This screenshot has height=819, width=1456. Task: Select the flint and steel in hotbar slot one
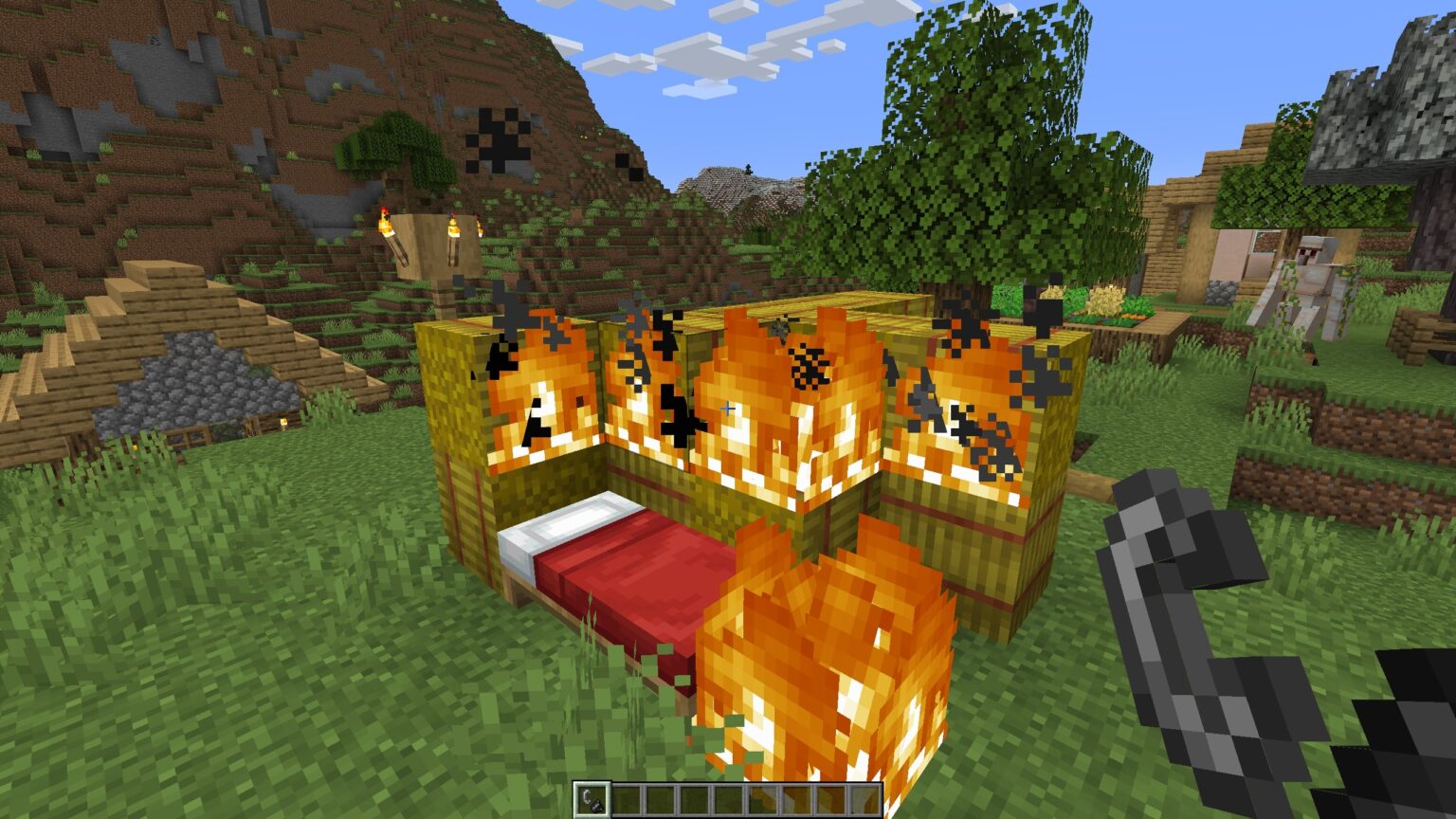pos(594,799)
